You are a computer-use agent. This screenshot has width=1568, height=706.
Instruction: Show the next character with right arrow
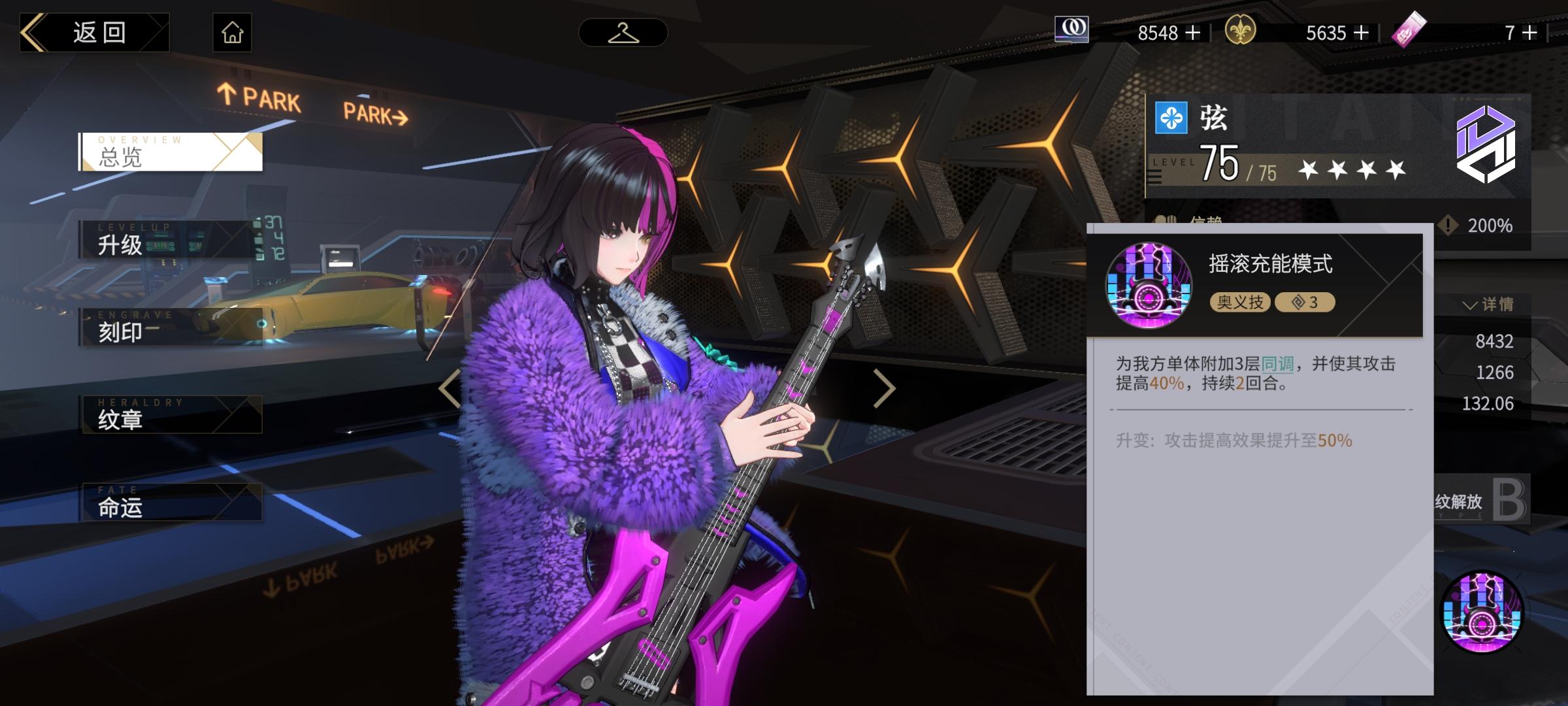883,388
